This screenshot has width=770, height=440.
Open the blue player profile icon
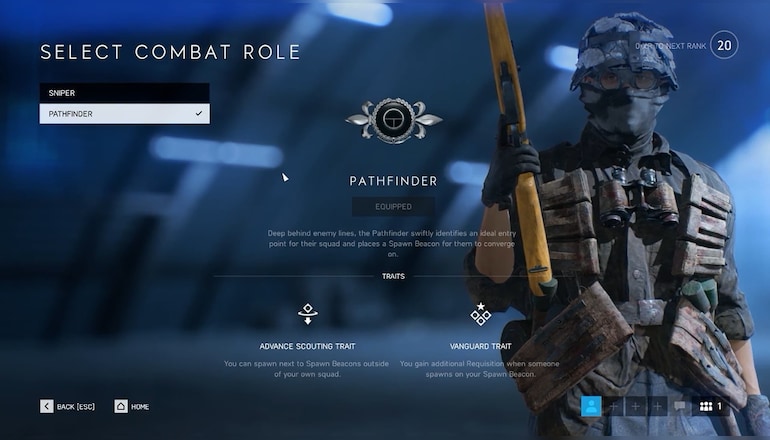point(592,406)
